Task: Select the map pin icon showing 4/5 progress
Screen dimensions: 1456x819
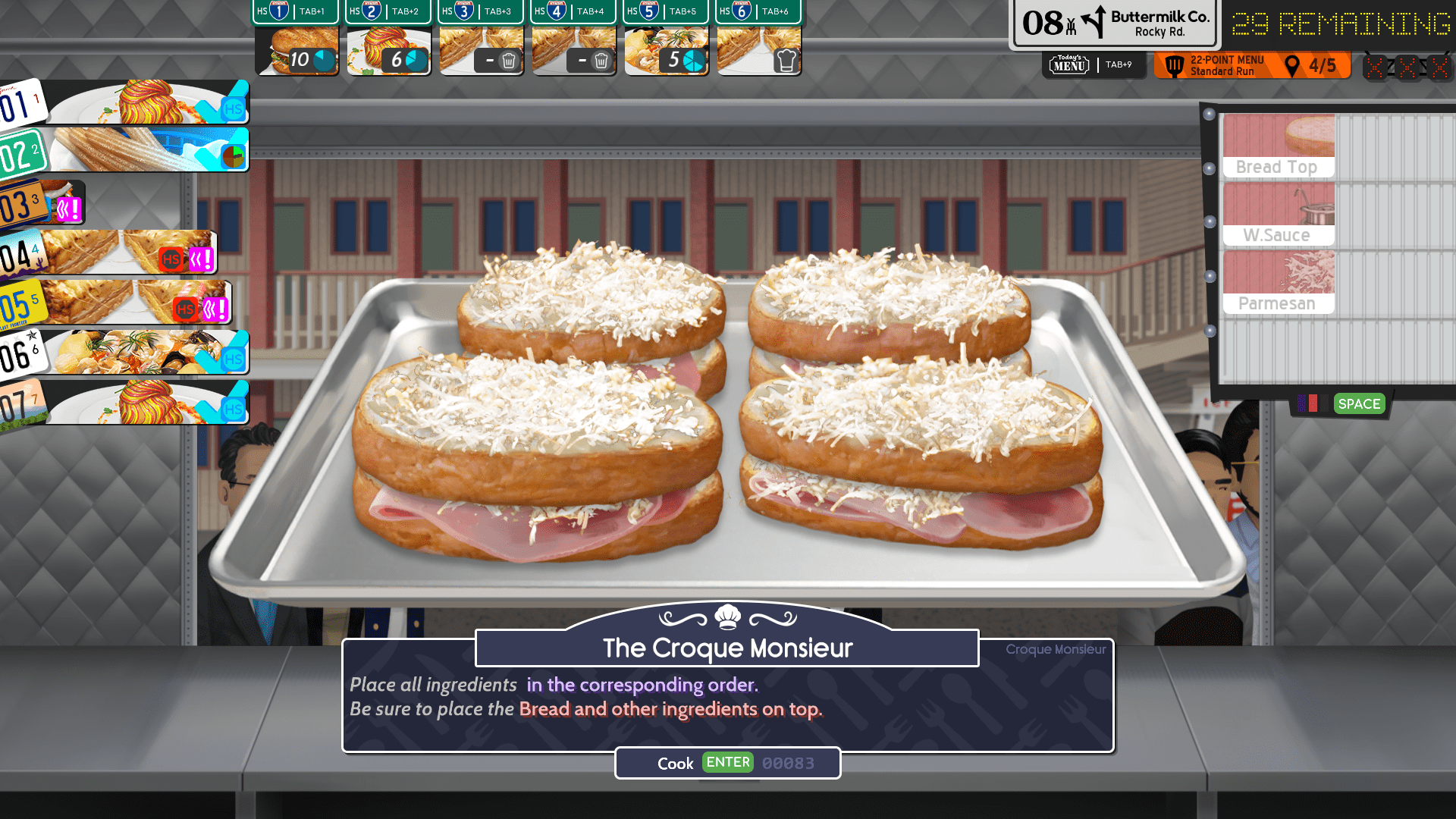Action: tap(1292, 66)
